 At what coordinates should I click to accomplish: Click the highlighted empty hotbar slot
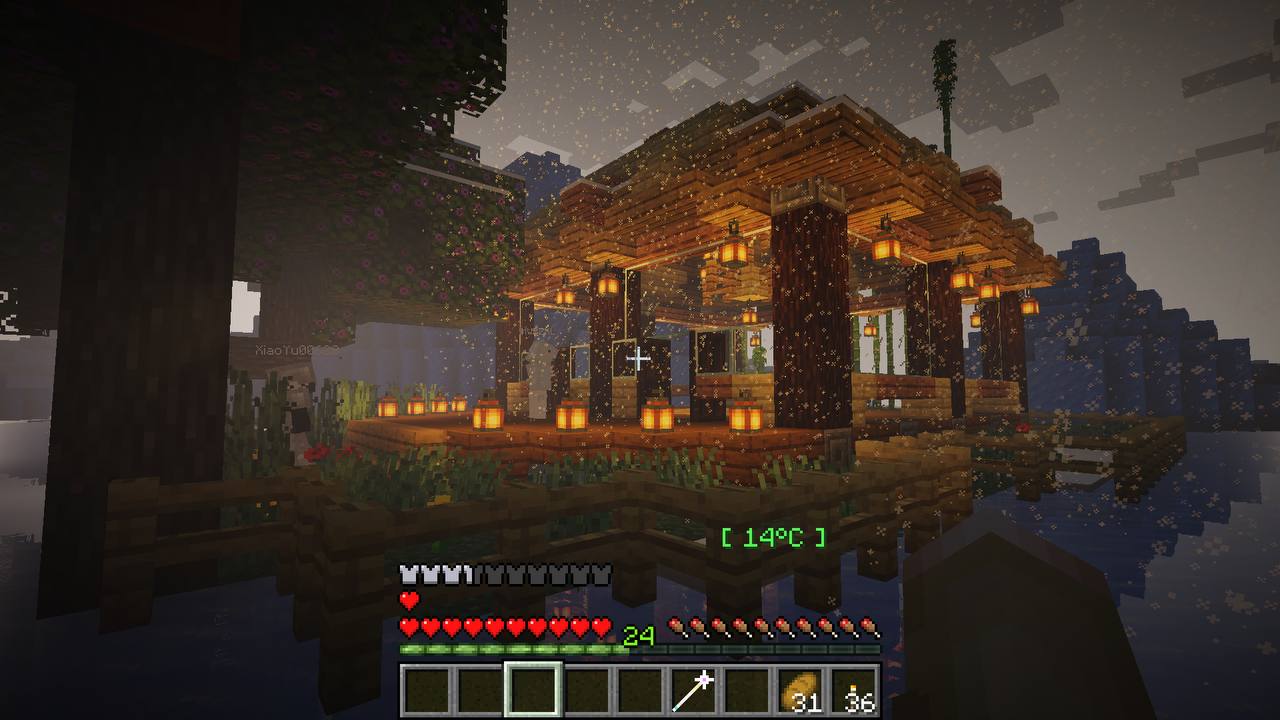click(532, 691)
